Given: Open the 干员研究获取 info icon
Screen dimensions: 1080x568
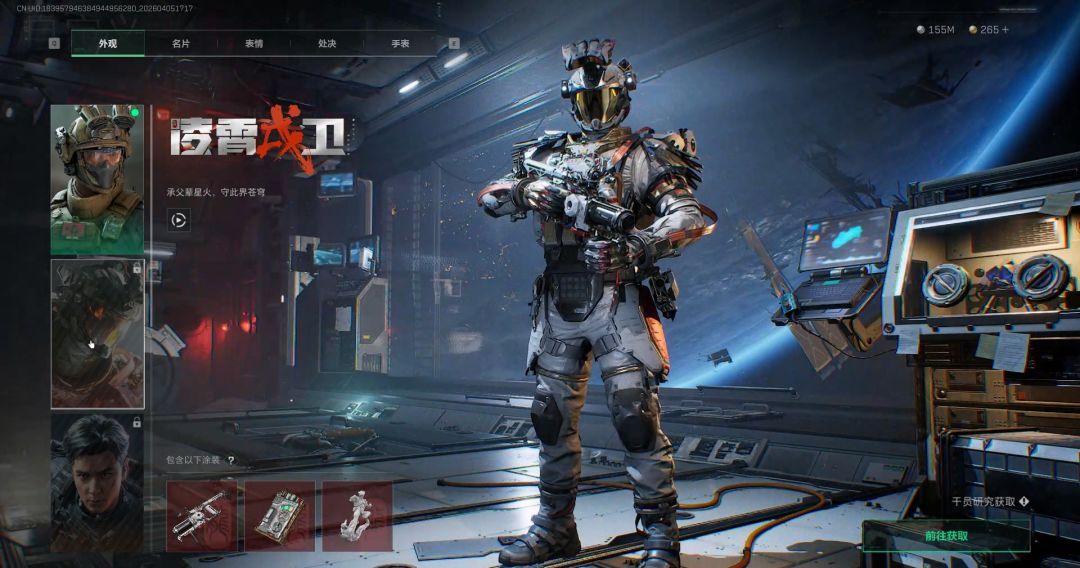Looking at the screenshot, I should click(x=1024, y=502).
